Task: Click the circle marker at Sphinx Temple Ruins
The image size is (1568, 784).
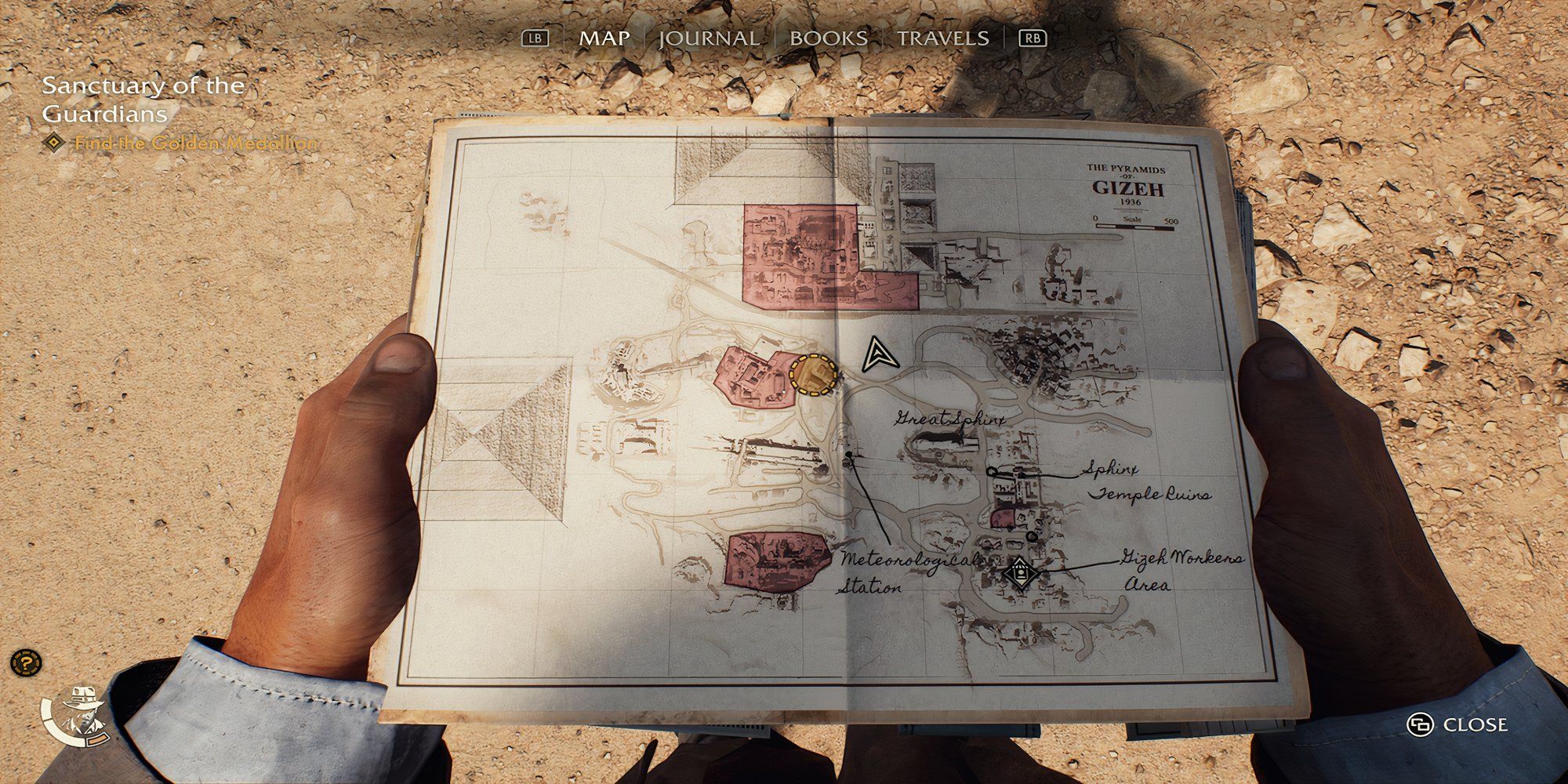Action: [x=992, y=471]
